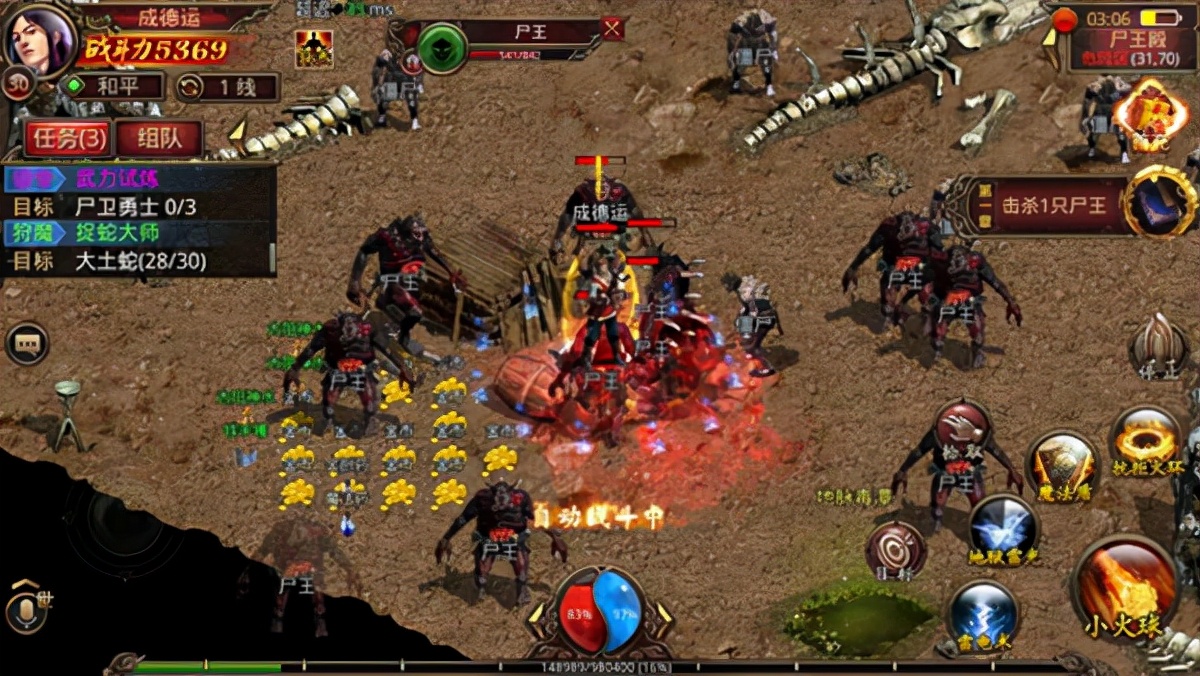
Task: Click the 尸王 target portrait icon
Action: click(x=442, y=47)
